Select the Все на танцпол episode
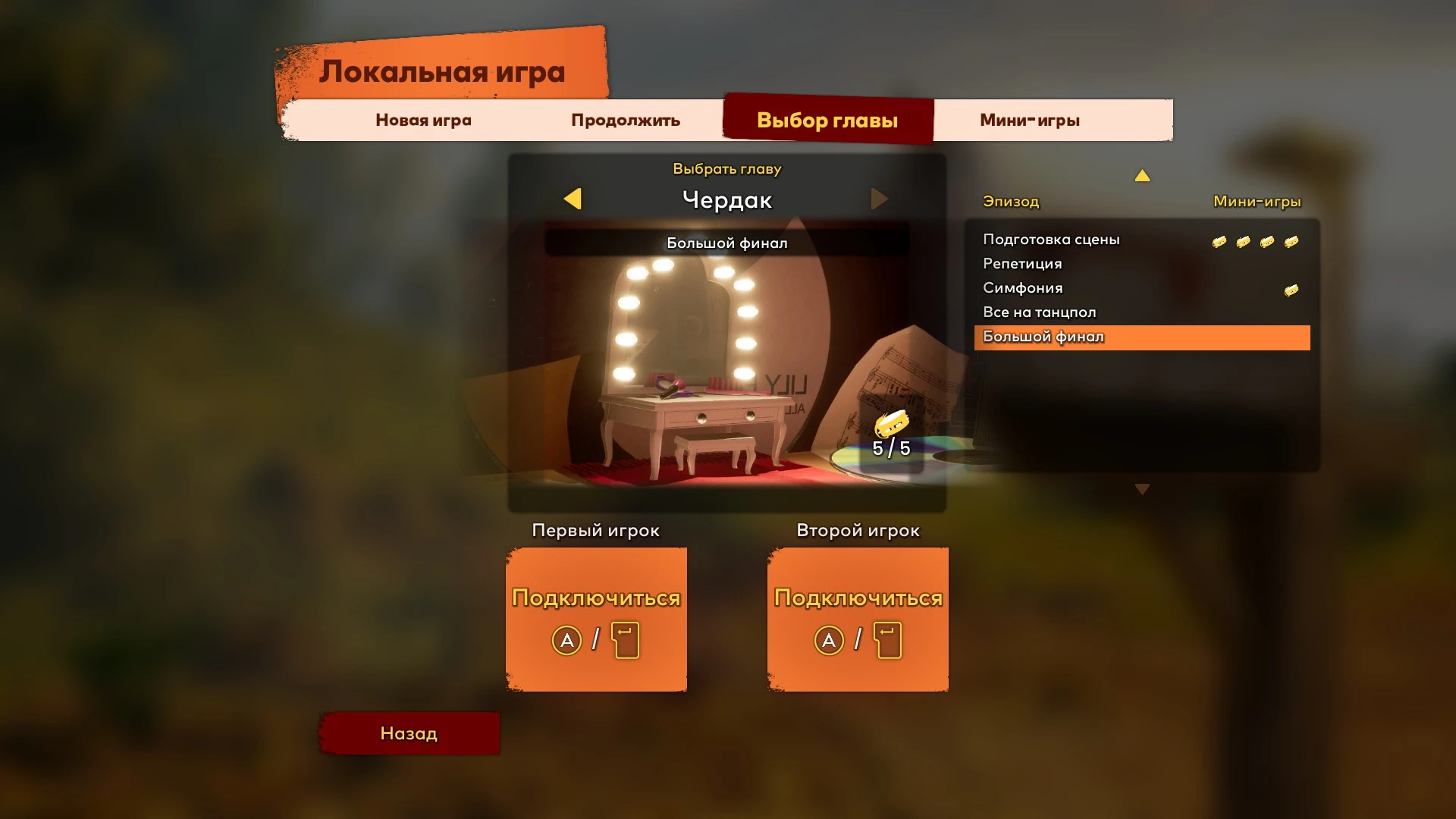This screenshot has width=1456, height=819. [1040, 312]
